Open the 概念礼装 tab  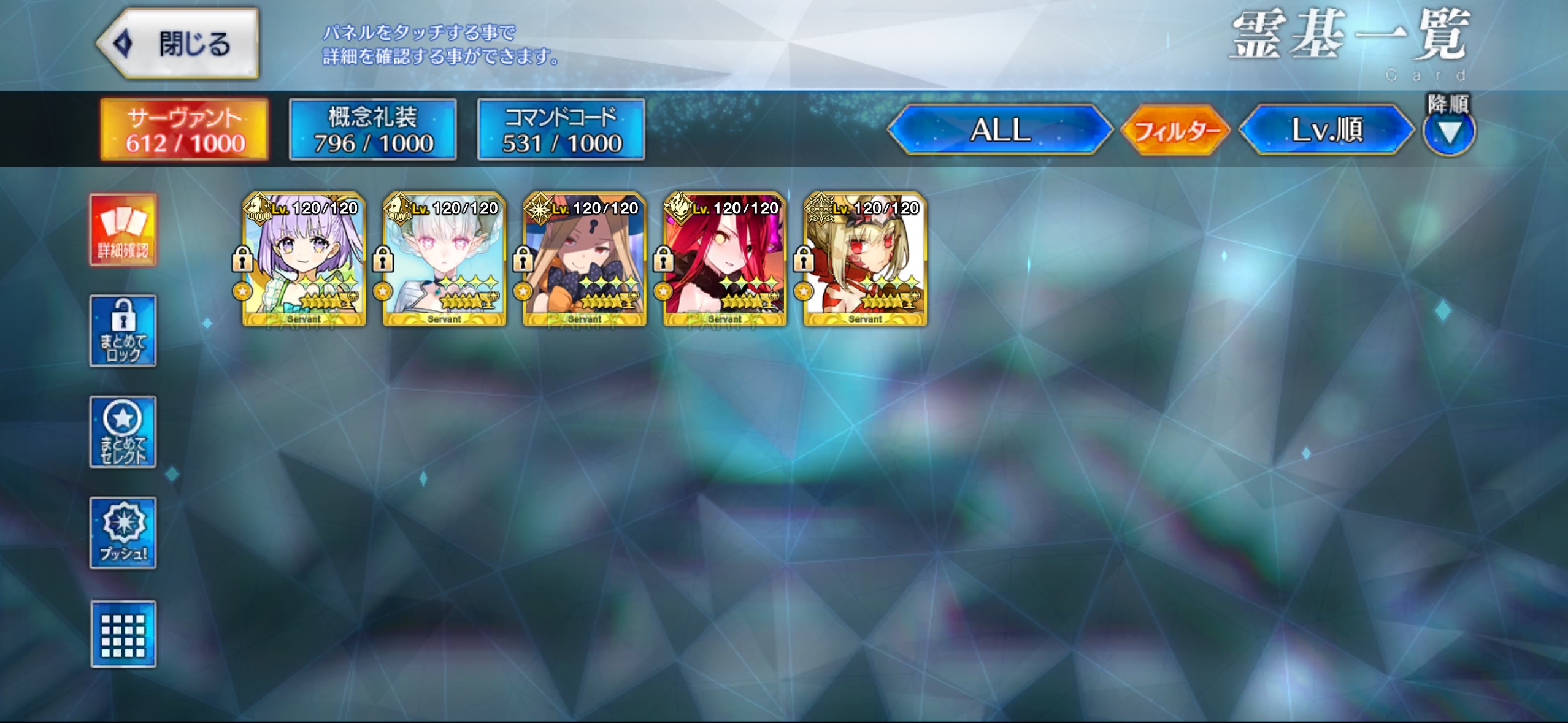[x=373, y=129]
